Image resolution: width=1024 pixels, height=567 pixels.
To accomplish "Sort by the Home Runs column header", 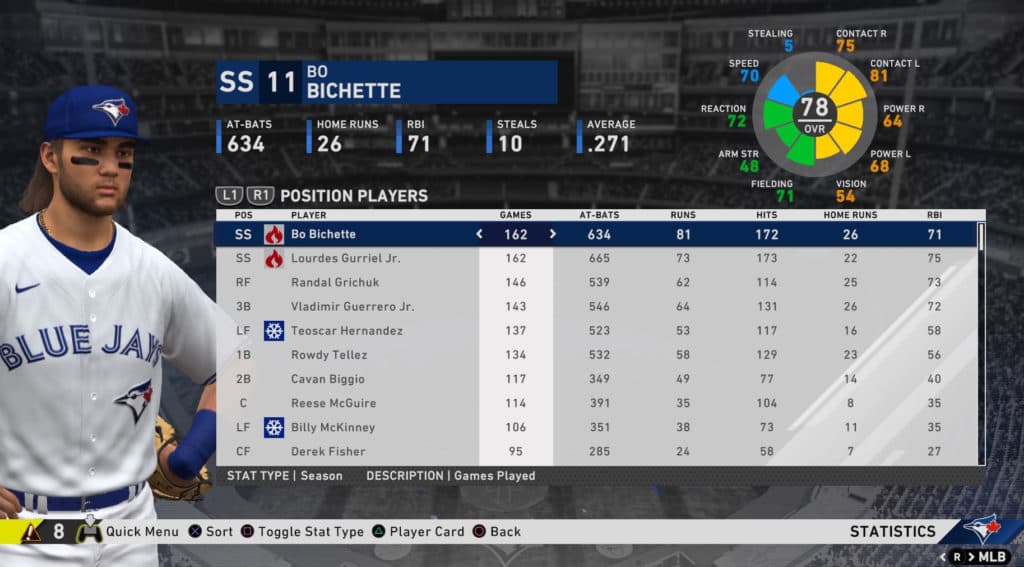I will pyautogui.click(x=850, y=215).
